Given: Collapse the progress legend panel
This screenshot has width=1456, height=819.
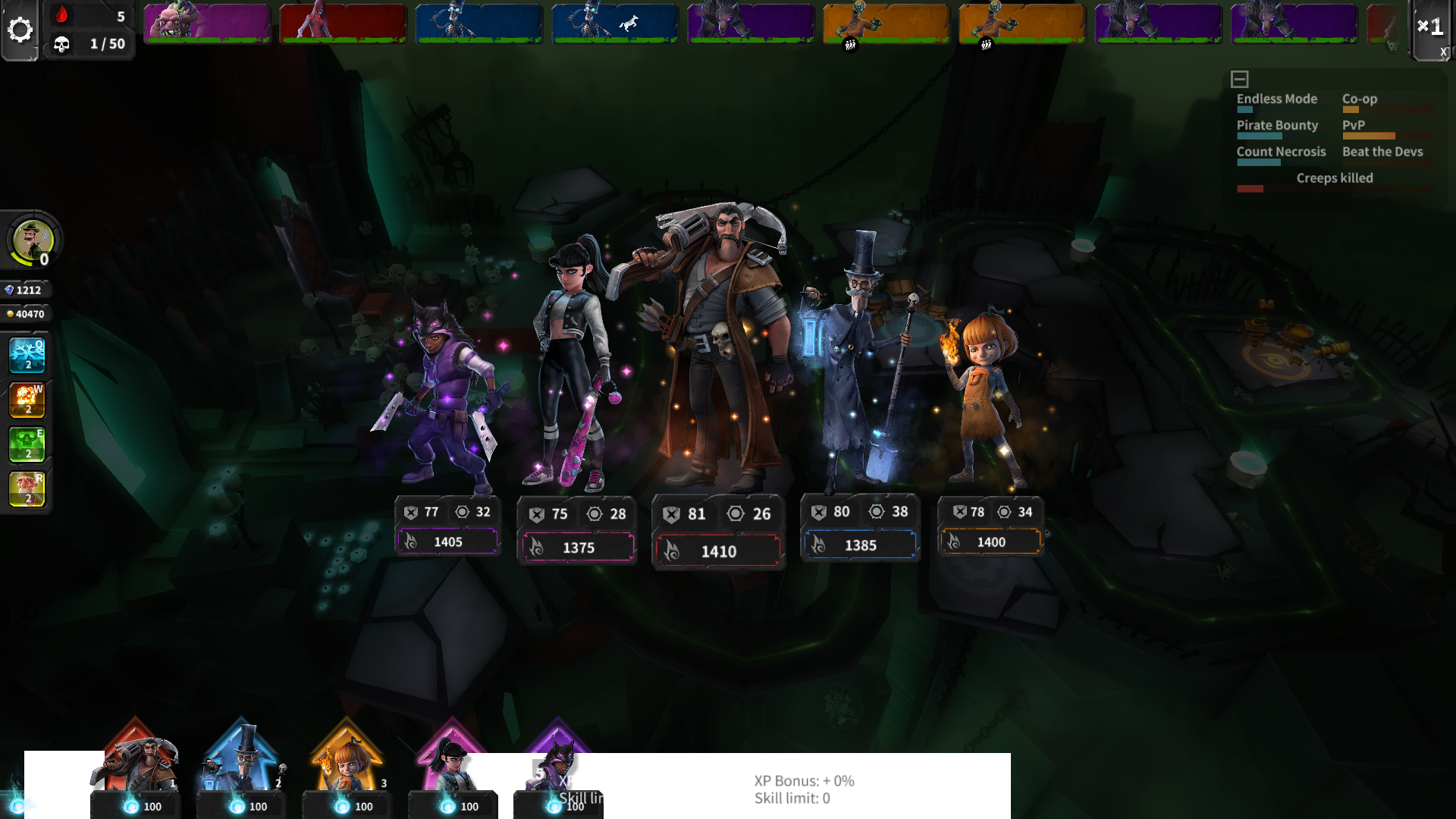Looking at the screenshot, I should coord(1239,78).
